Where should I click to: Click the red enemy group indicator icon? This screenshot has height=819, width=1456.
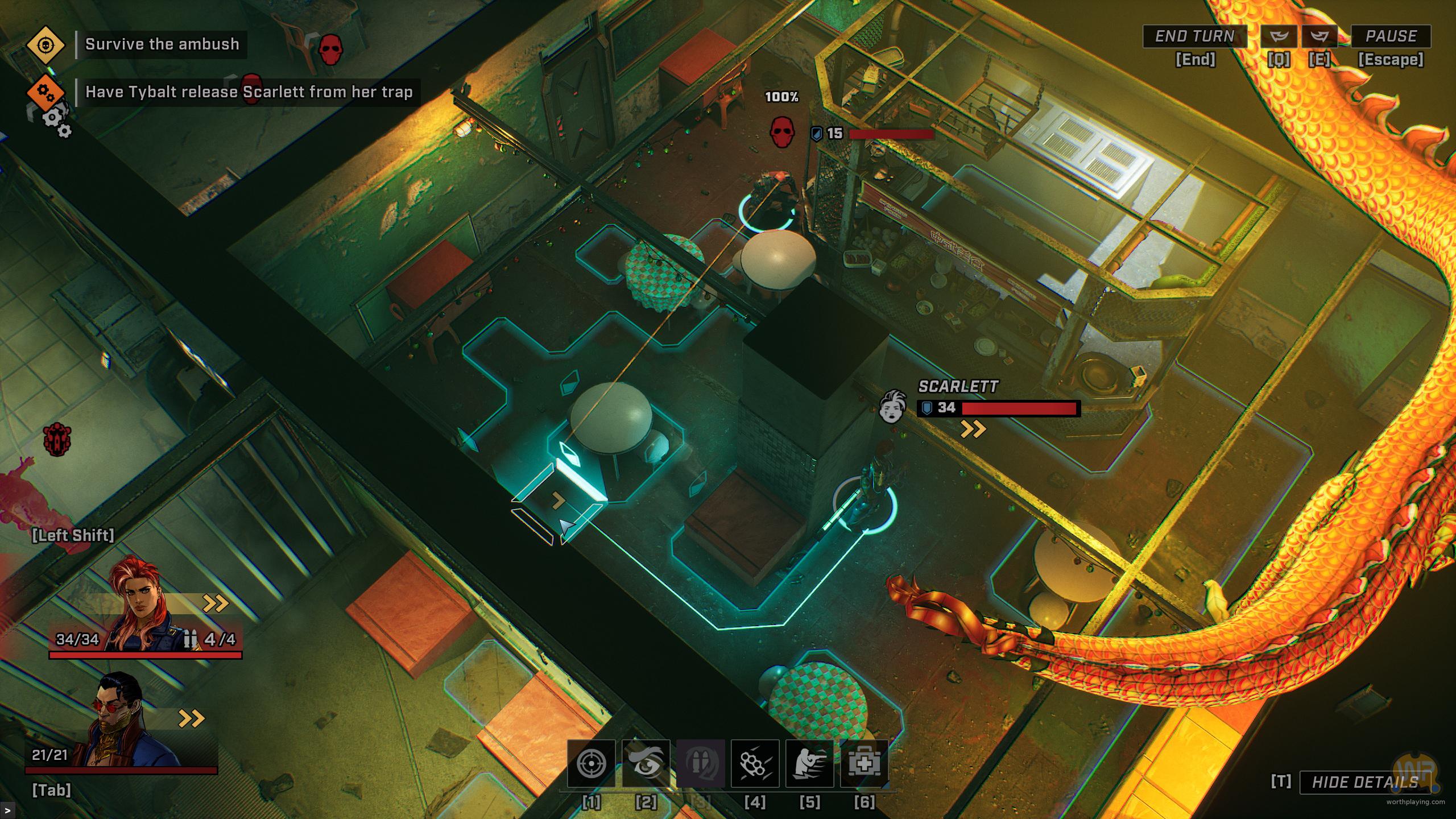57,439
